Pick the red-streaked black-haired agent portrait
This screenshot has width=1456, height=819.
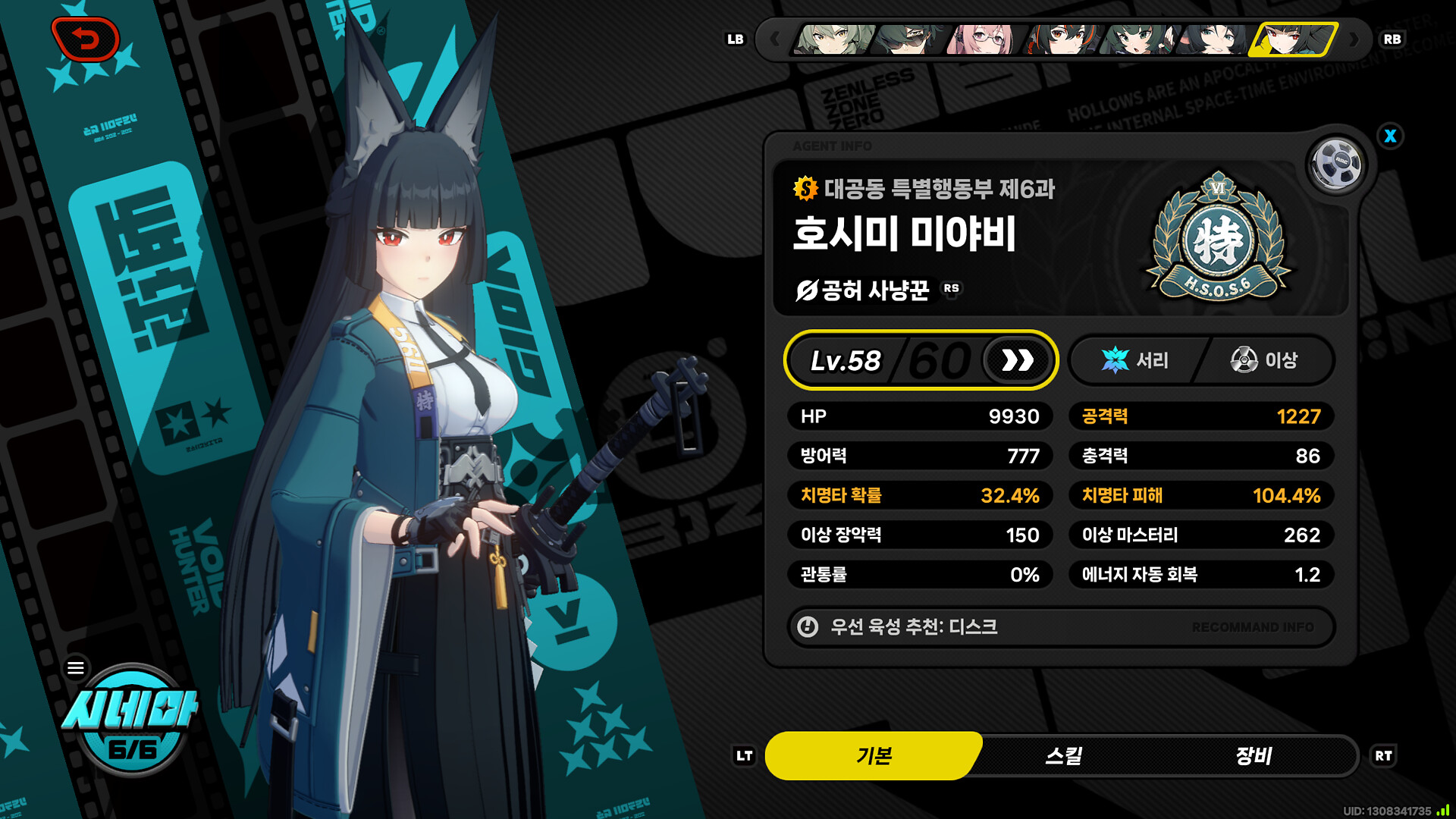(1062, 39)
